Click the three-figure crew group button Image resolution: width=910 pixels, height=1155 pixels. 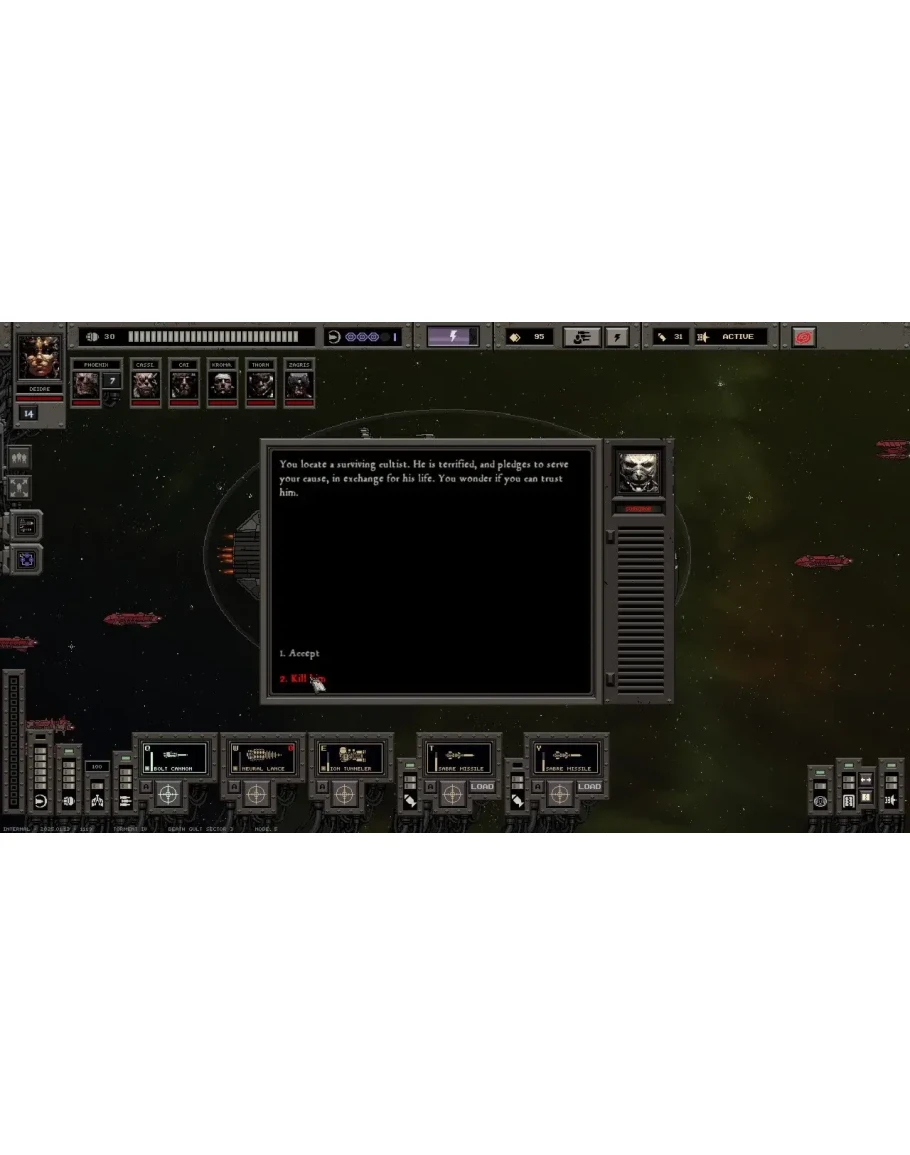(20, 458)
